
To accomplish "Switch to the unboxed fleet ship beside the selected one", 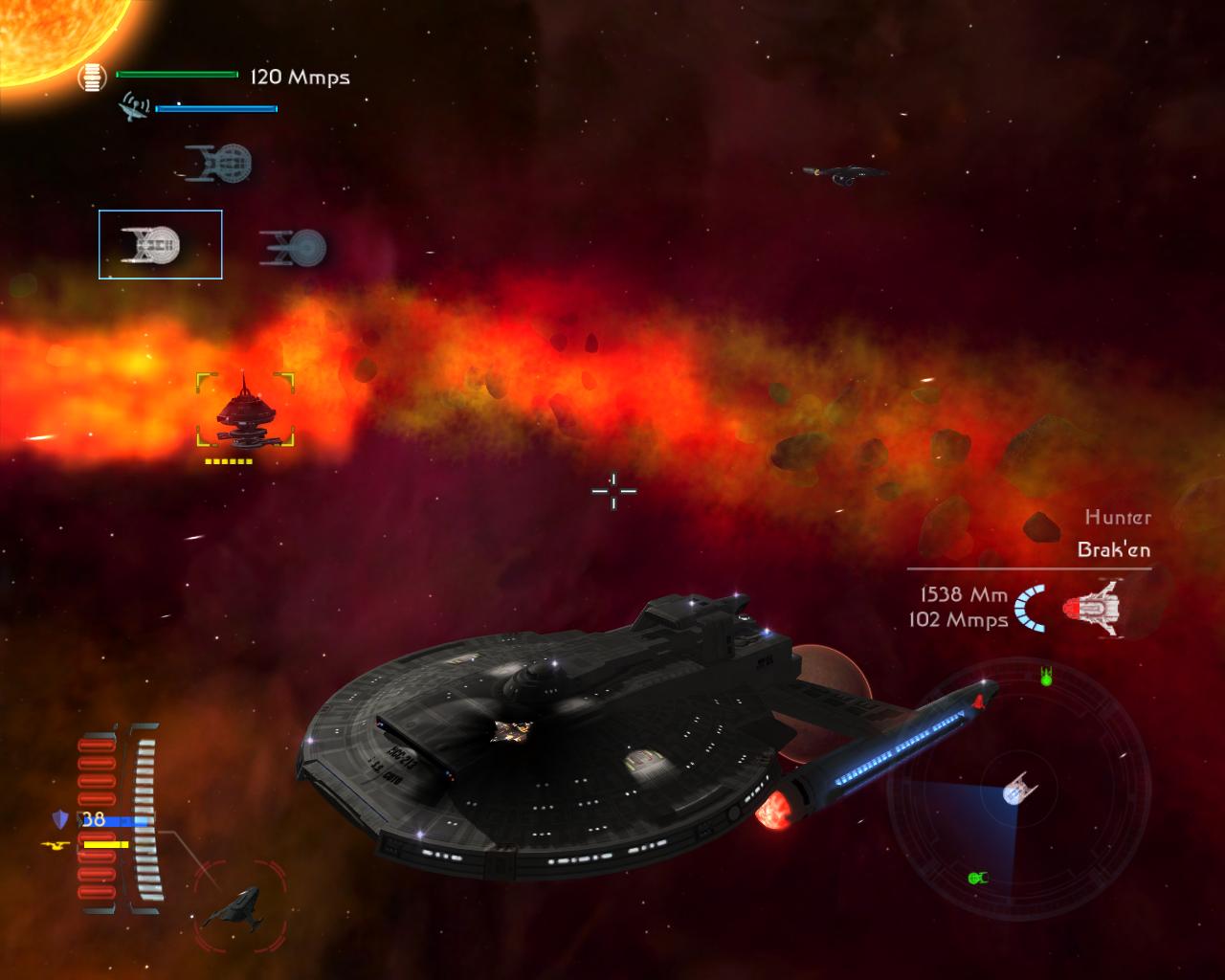I will (x=294, y=248).
